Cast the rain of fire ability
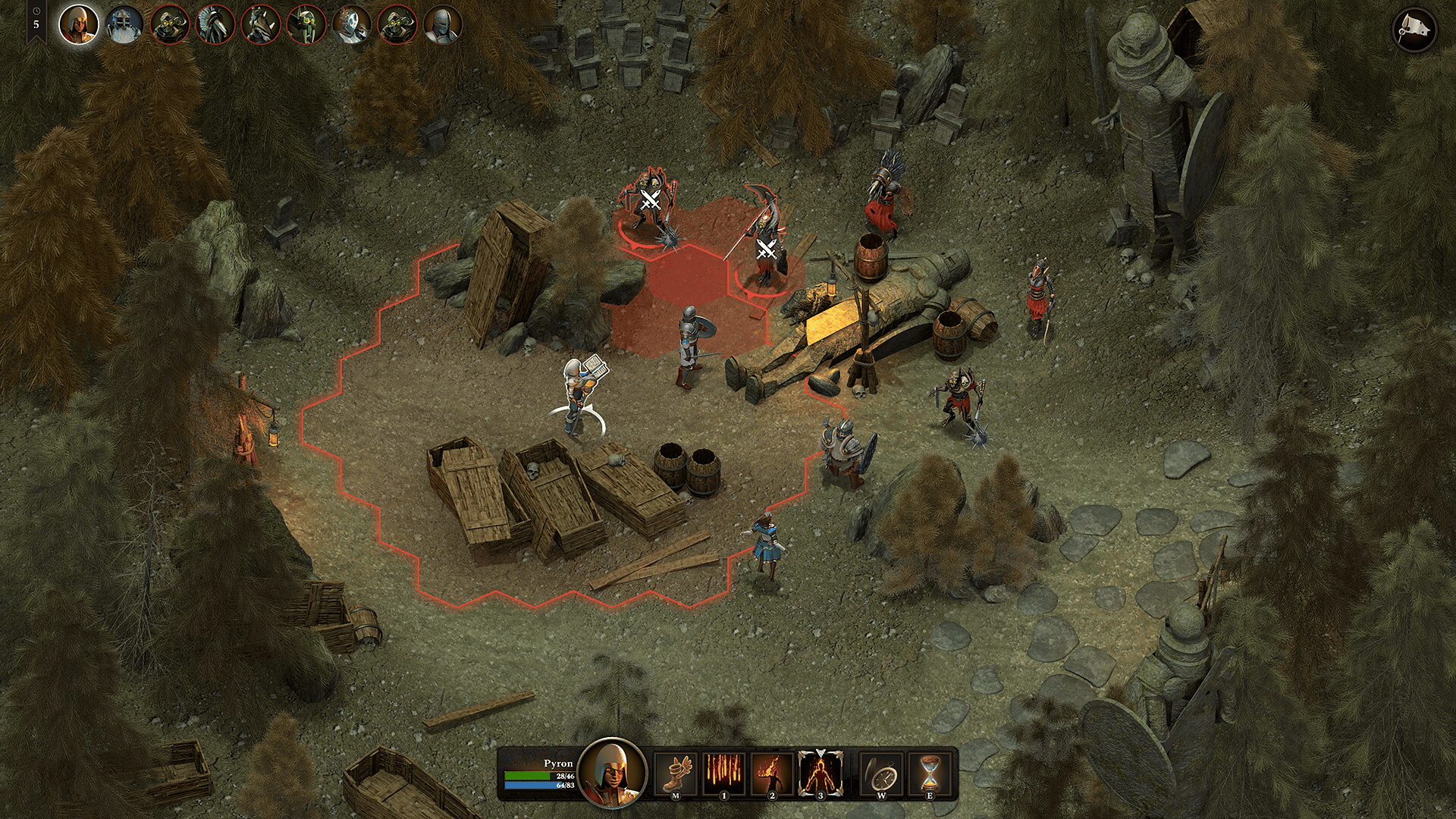 pos(723,773)
